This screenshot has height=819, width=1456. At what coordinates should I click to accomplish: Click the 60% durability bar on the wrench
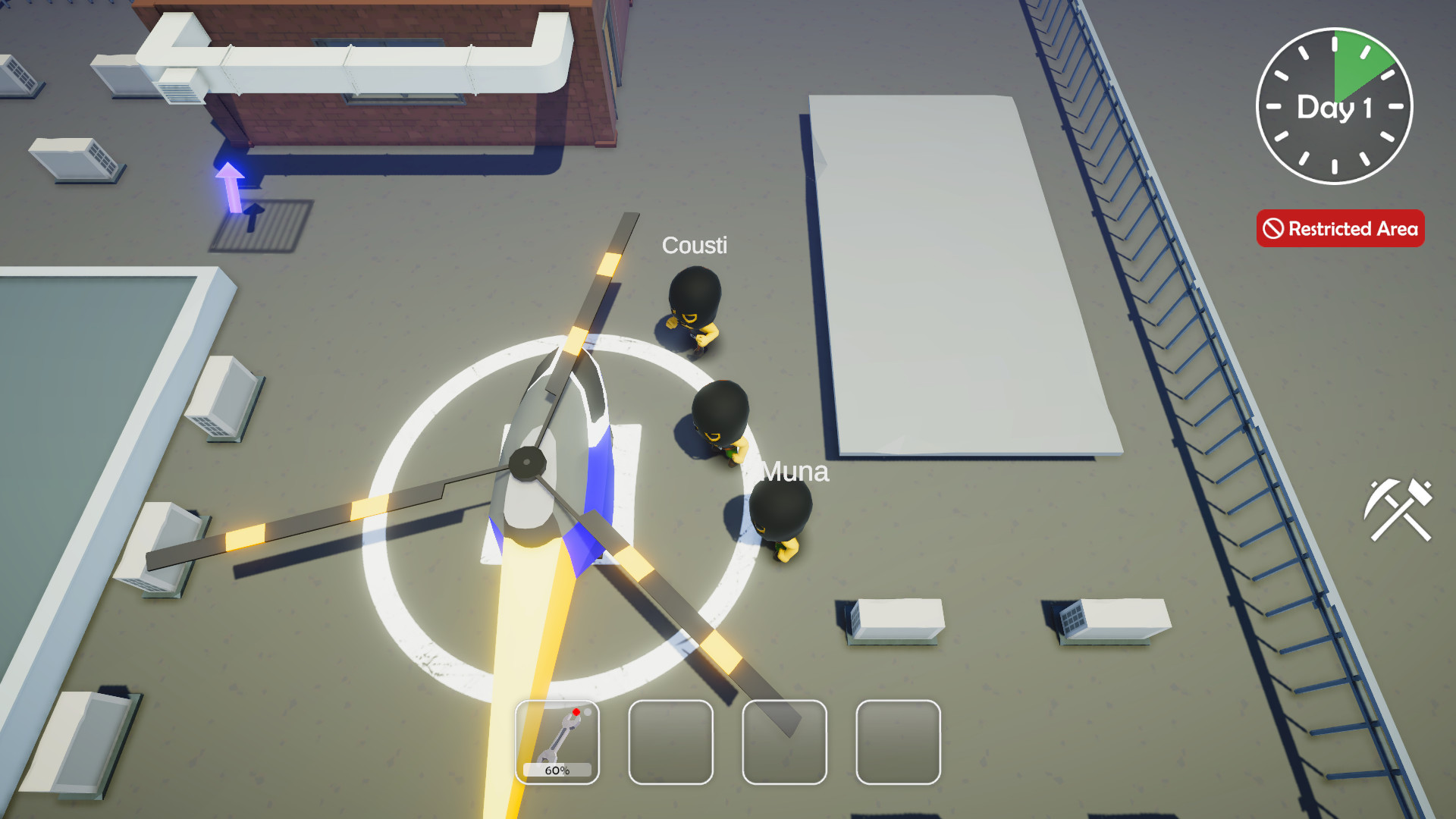pyautogui.click(x=557, y=770)
